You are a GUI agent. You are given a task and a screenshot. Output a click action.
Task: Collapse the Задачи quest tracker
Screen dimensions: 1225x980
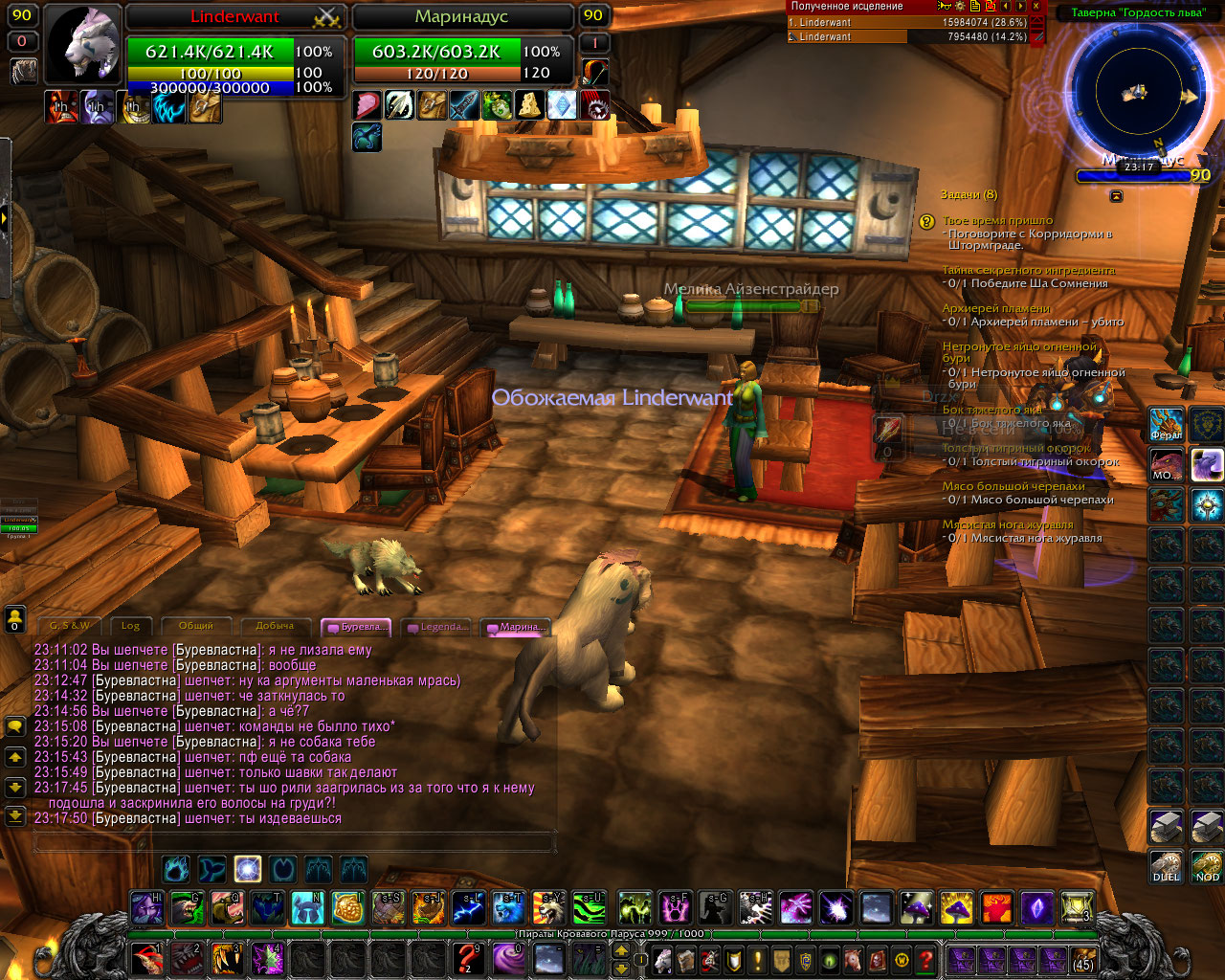click(1116, 195)
